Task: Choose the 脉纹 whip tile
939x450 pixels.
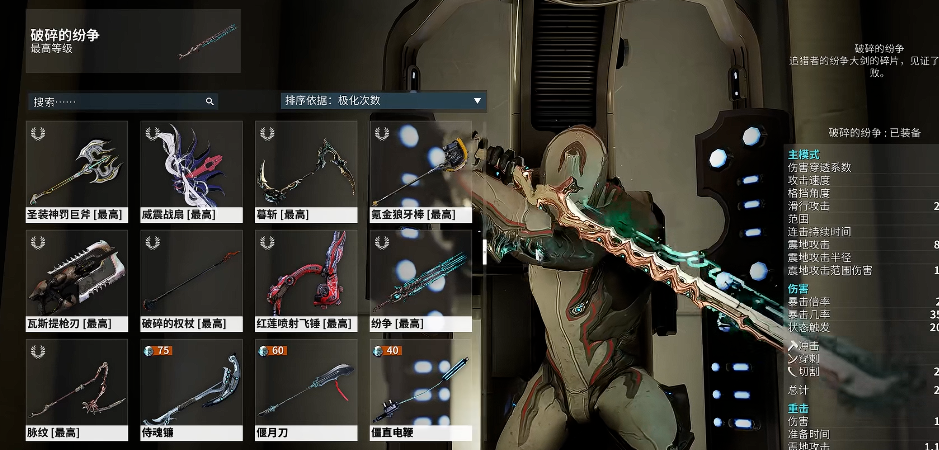Action: (77, 390)
